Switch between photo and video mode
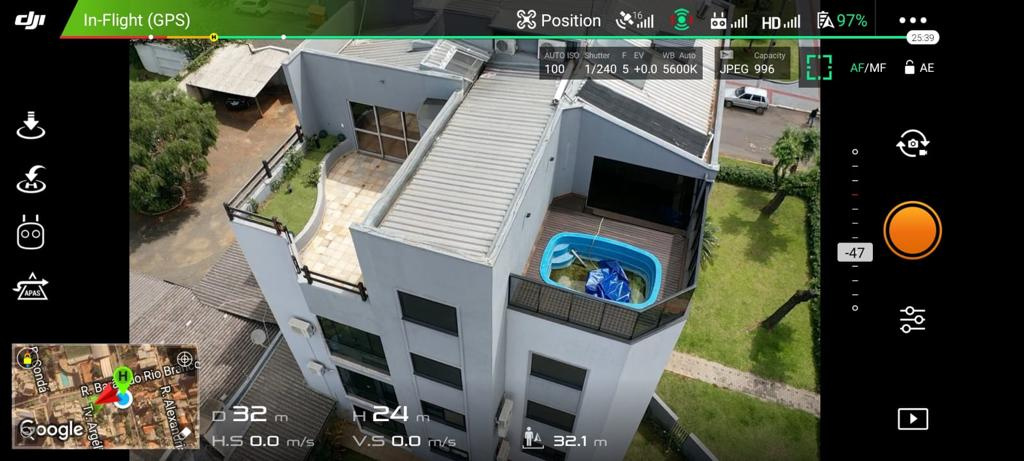1024x461 pixels. (912, 145)
